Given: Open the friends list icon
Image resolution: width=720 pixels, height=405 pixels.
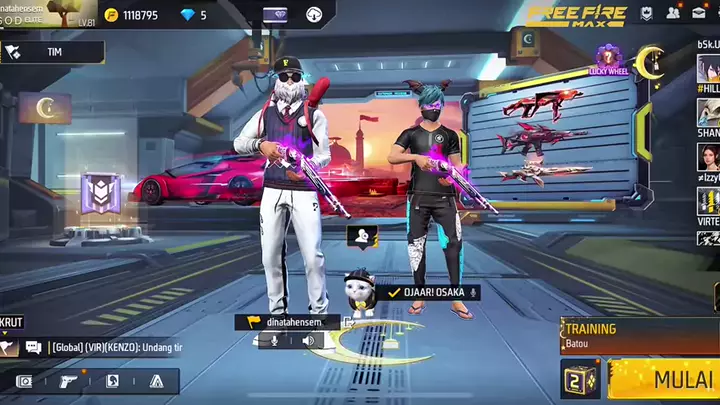Looking at the screenshot, I should click(673, 13).
